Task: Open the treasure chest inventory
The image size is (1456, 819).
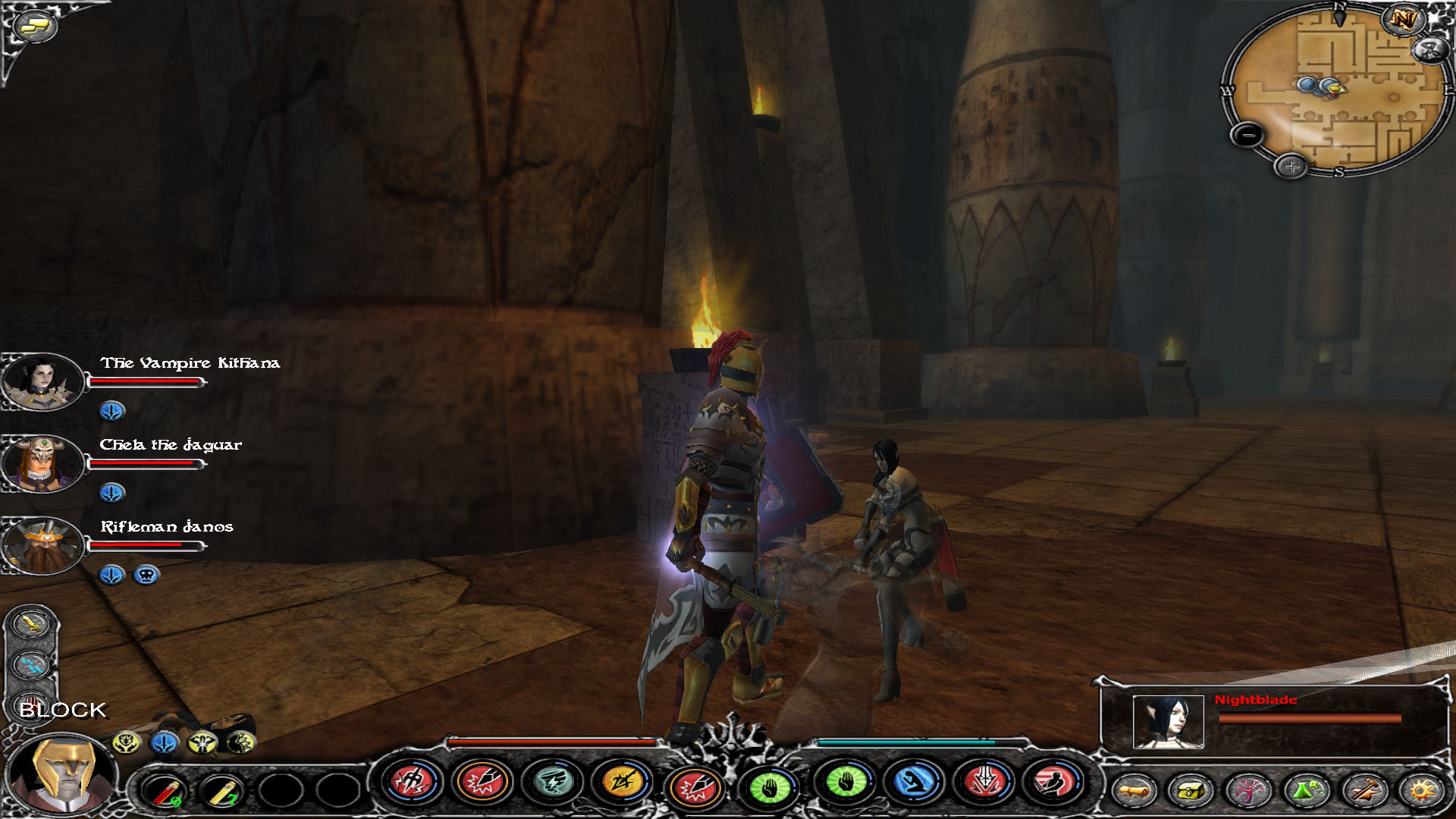Action: tap(1190, 791)
